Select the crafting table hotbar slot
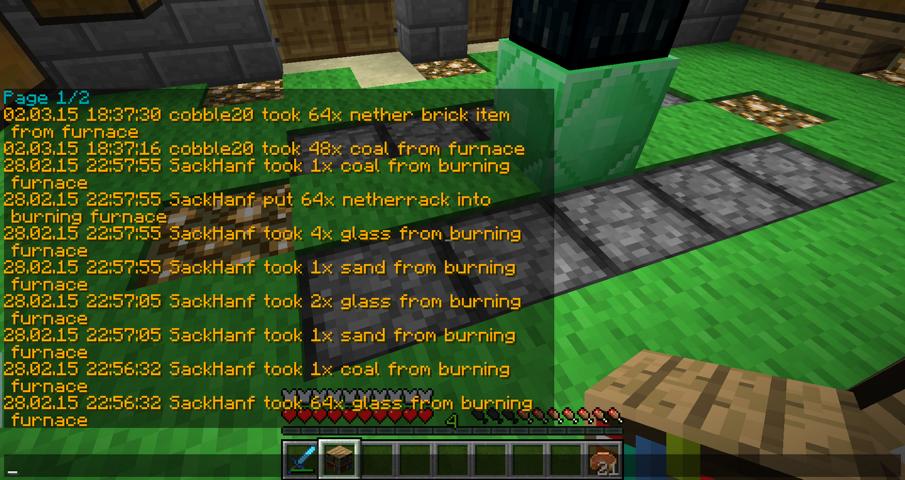The image size is (905, 480). [338, 458]
